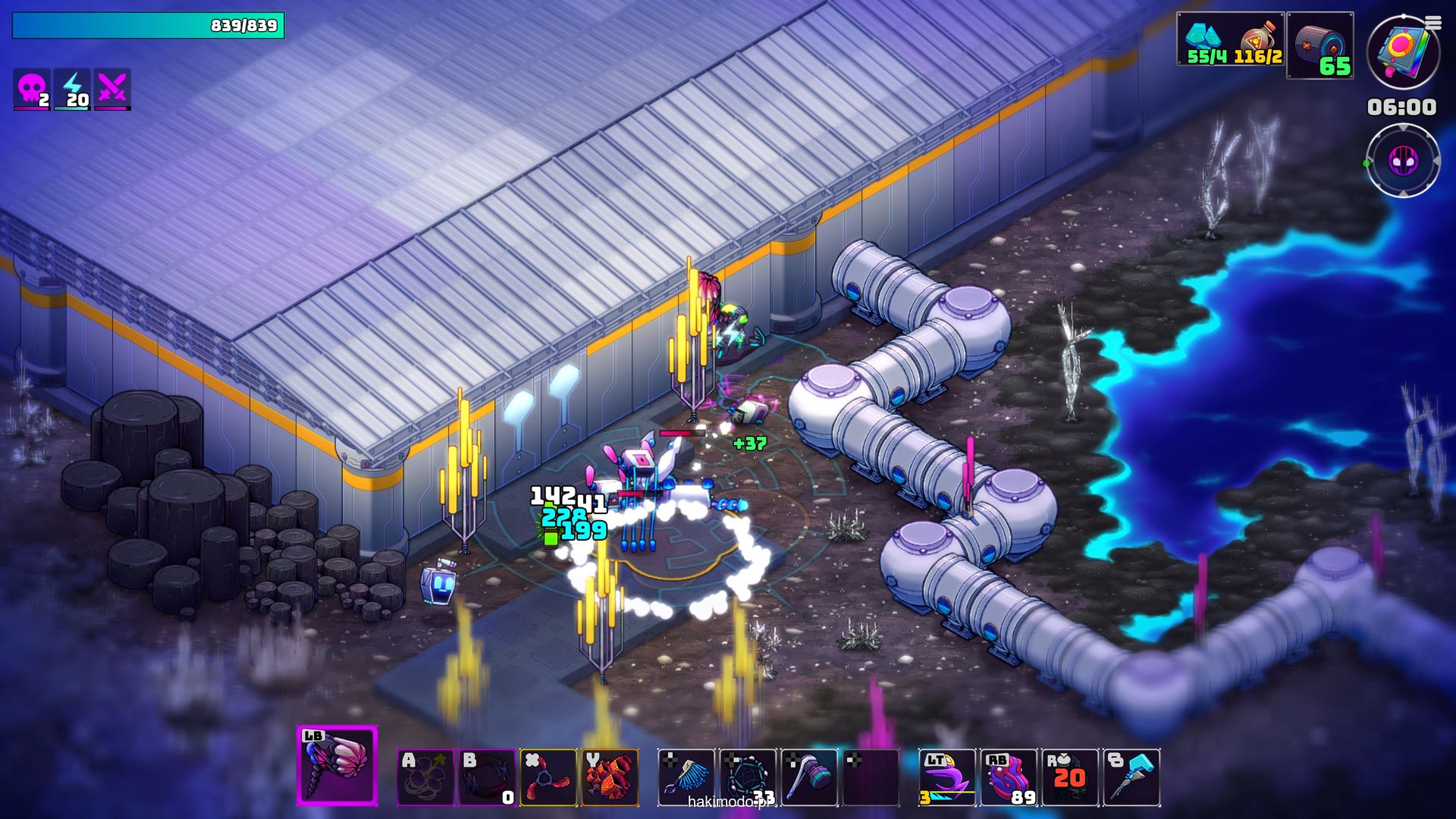Activate the purple dash ability
1456x819 pixels.
coord(947,777)
